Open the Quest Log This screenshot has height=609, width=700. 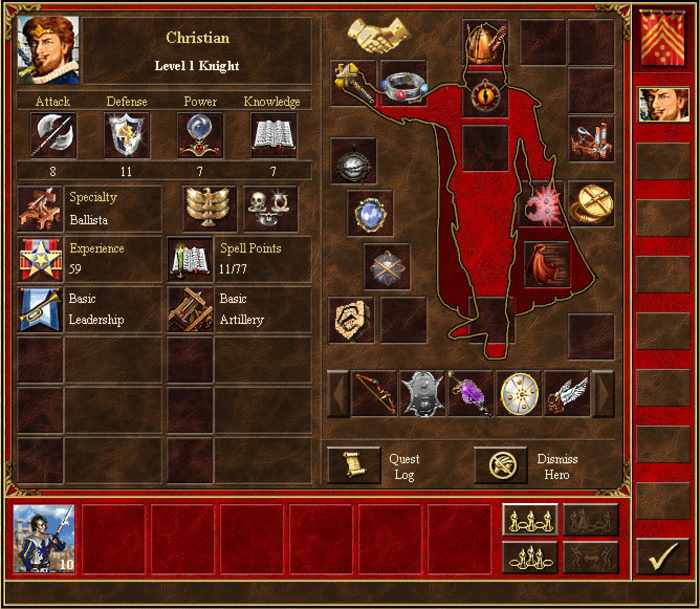tap(354, 466)
